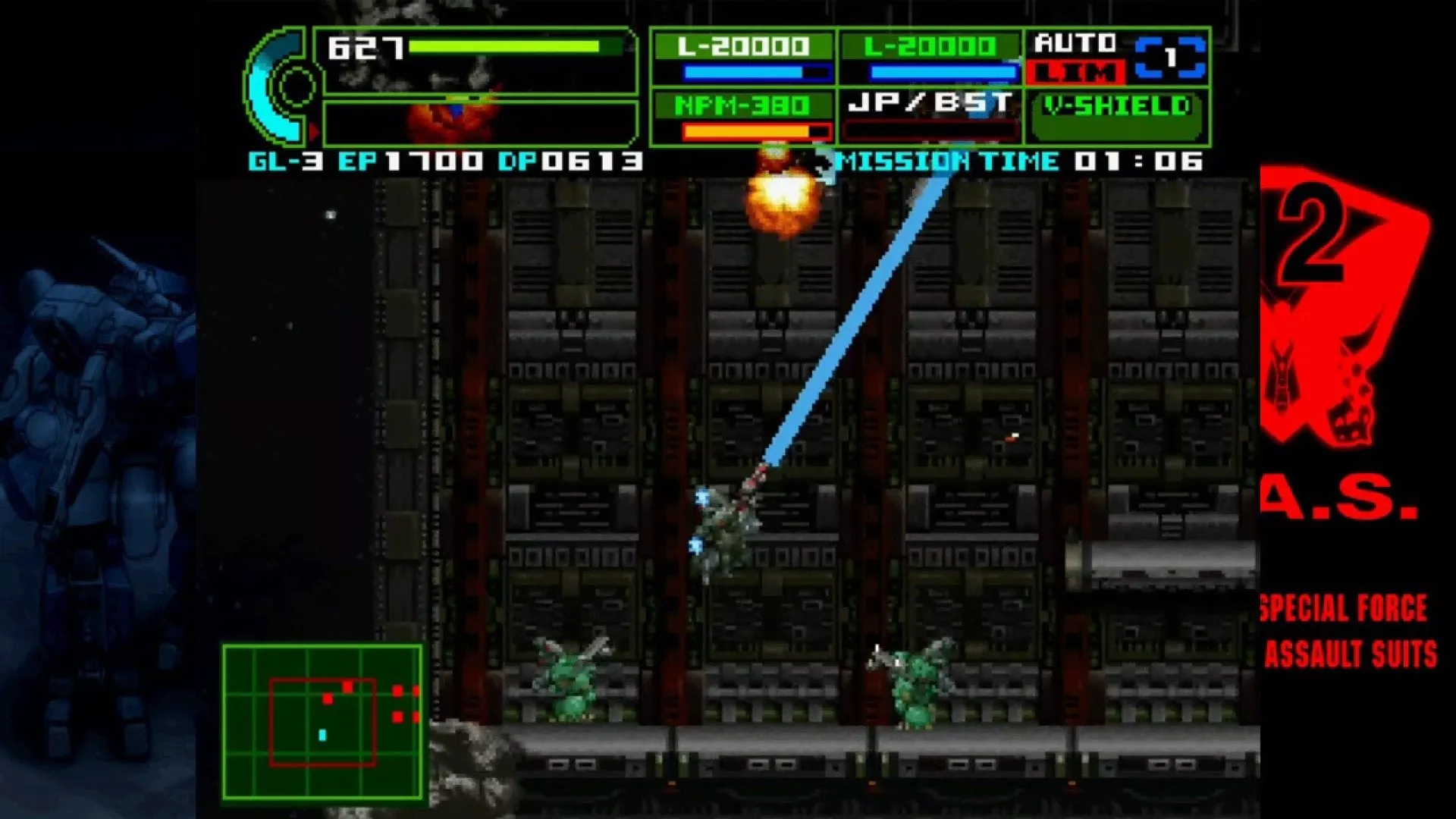Activate the V-SHIELD panel
The width and height of the screenshot is (1456, 819).
(x=1116, y=117)
